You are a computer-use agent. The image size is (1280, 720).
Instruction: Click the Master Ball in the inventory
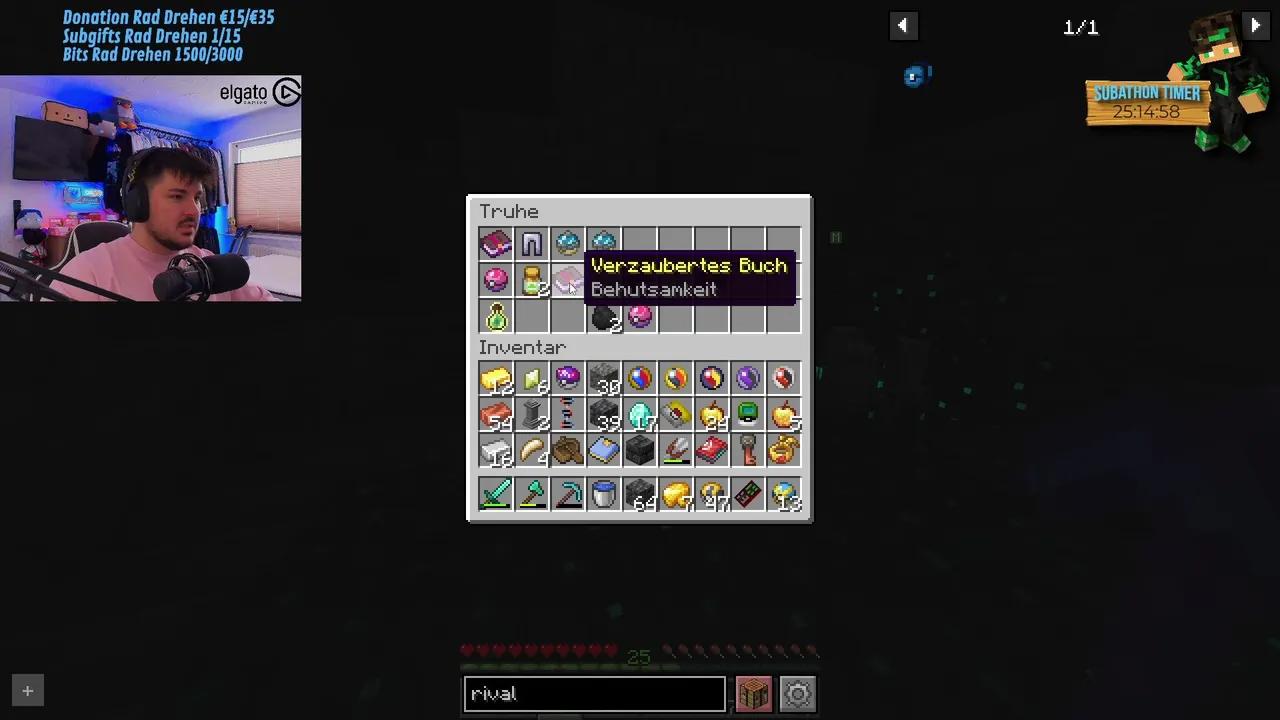coord(567,378)
